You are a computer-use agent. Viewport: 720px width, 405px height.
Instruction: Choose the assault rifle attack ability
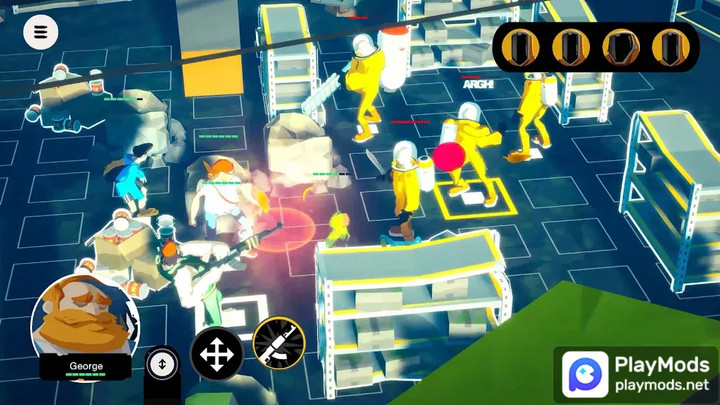(x=278, y=343)
